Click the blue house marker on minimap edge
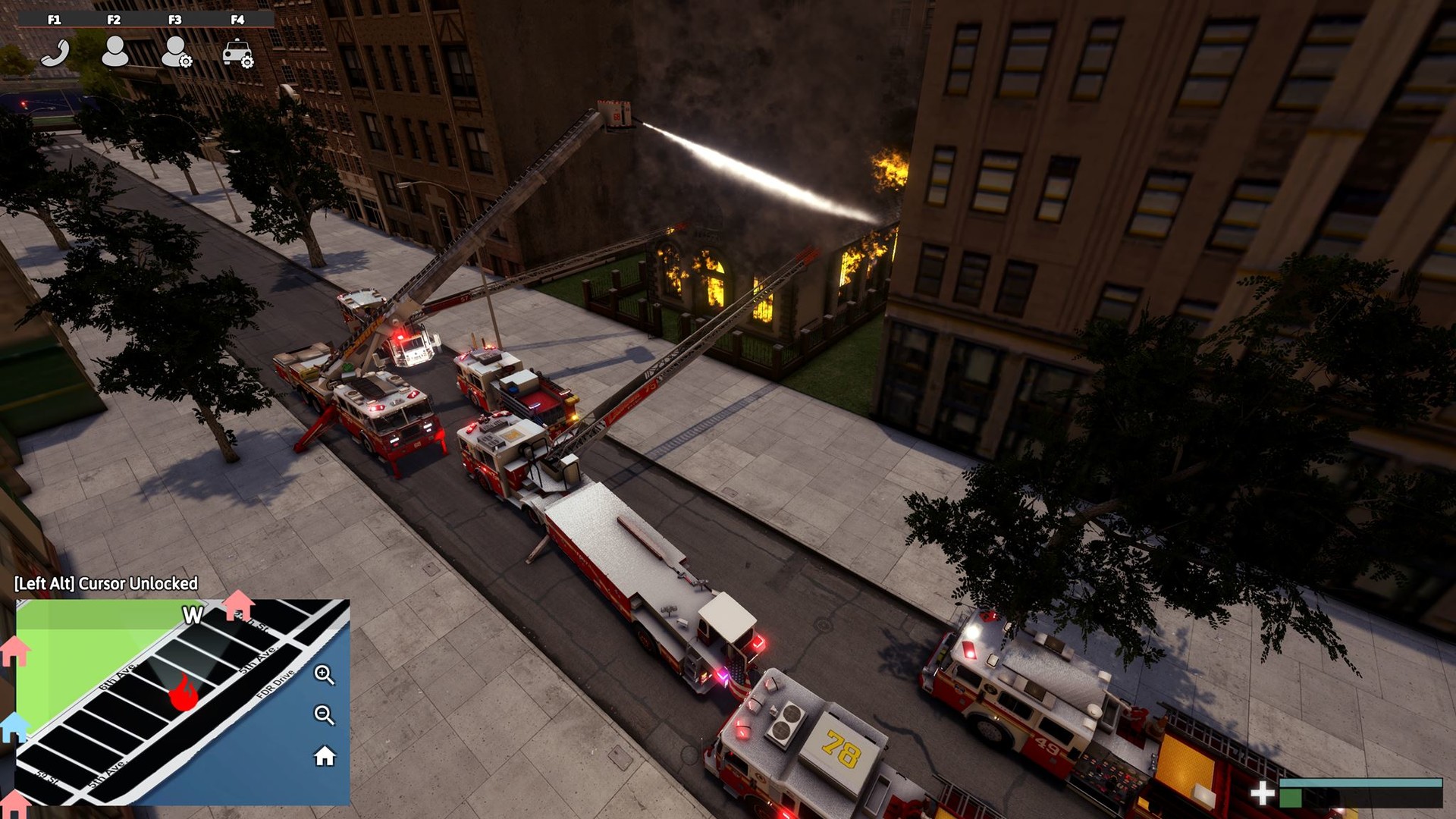The height and width of the screenshot is (819, 1456). coord(14,726)
